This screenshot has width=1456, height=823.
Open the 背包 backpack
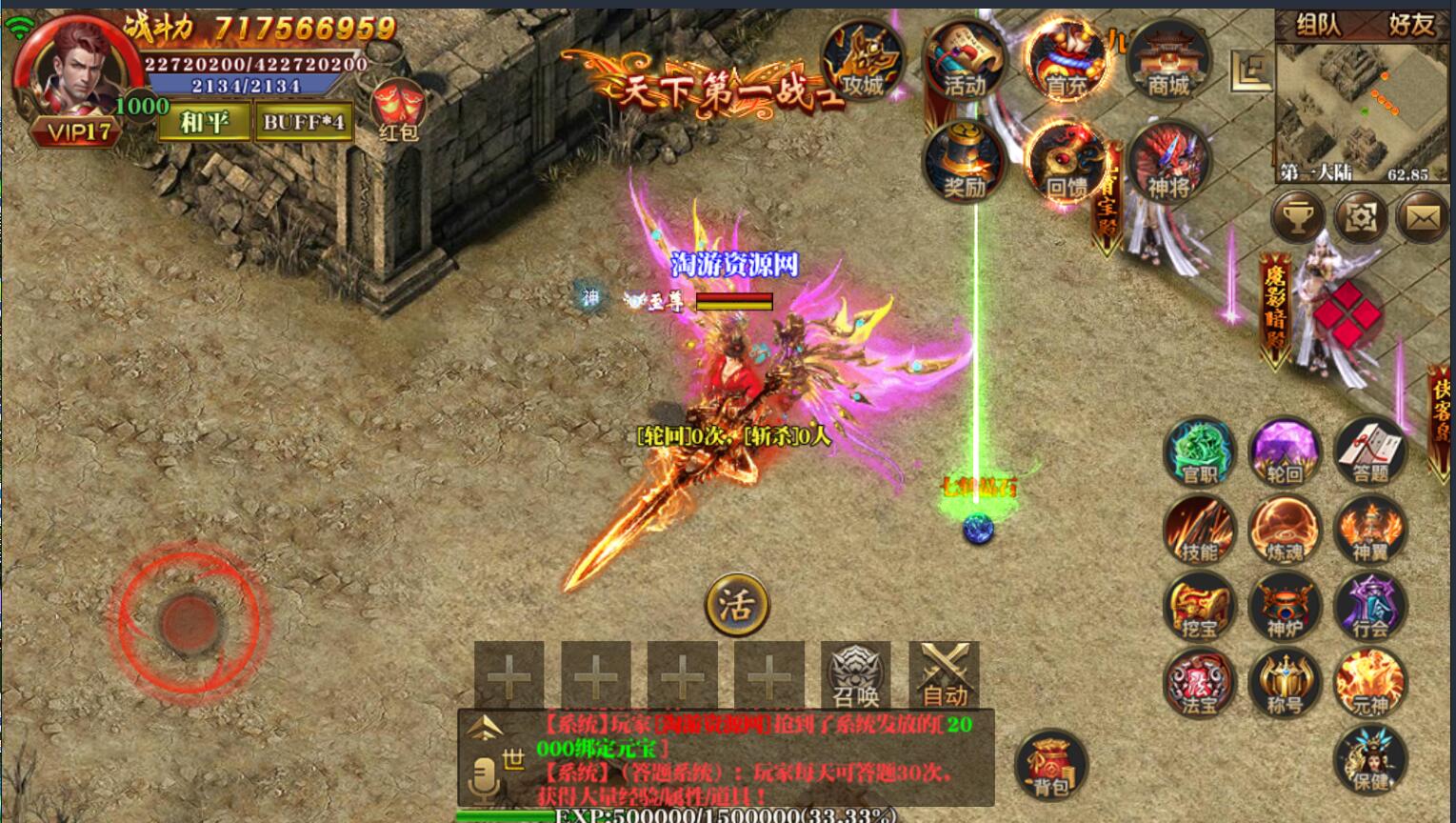(x=1050, y=765)
